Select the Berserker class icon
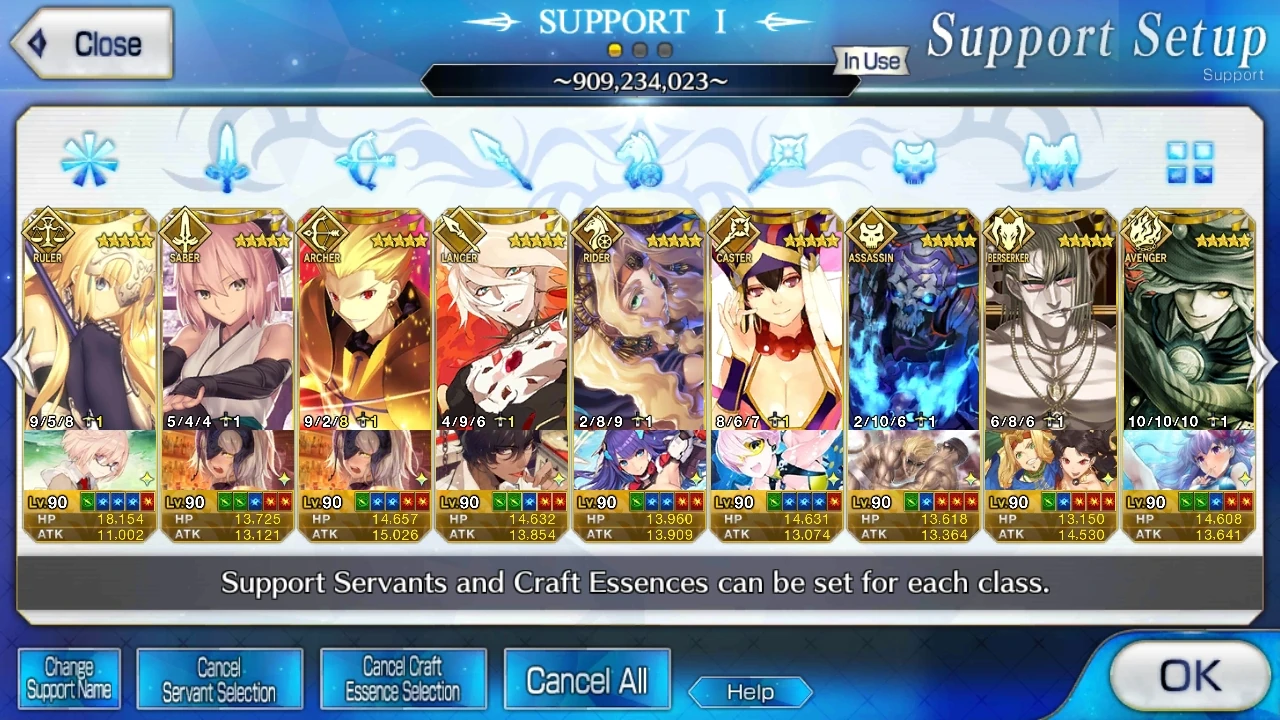Viewport: 1280px width, 720px height. pyautogui.click(x=1050, y=160)
